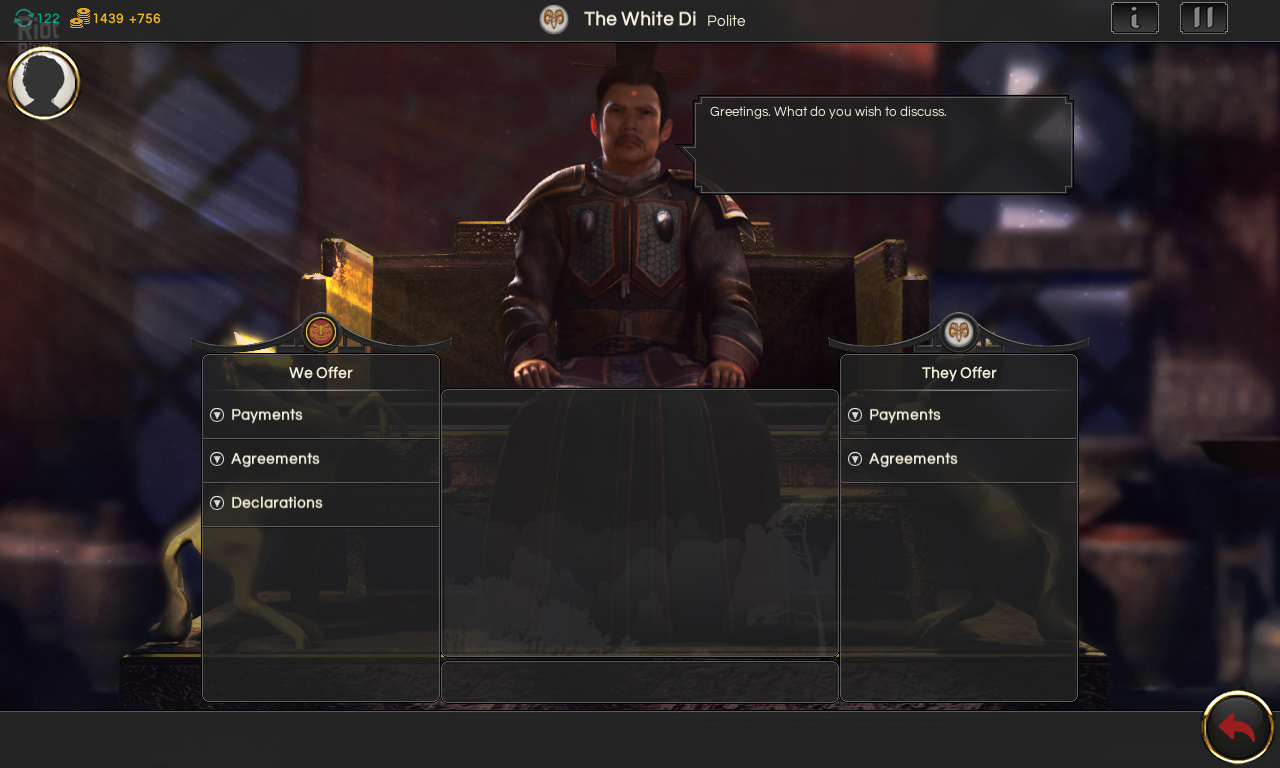
Task: Click The White Di faction emblem
Action: click(x=554, y=19)
